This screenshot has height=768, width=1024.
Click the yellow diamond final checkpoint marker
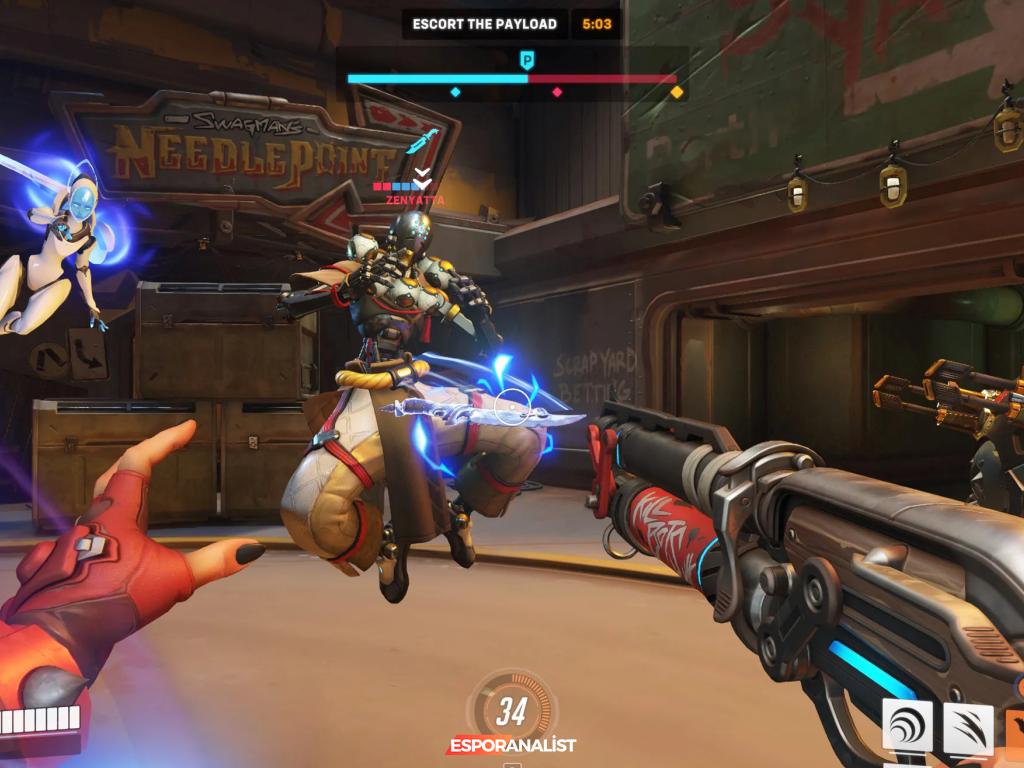tap(677, 92)
